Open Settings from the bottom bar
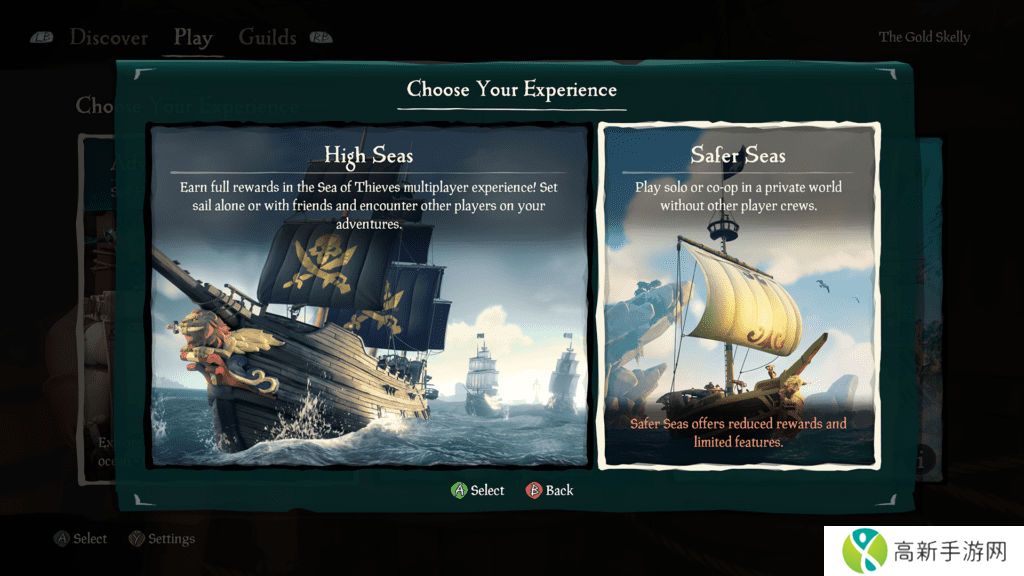The image size is (1024, 576). (162, 539)
